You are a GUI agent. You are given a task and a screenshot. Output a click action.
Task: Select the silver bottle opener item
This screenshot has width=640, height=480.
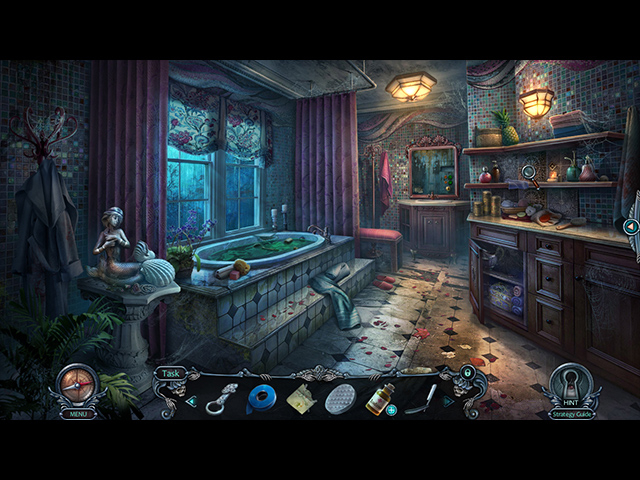click(x=222, y=398)
